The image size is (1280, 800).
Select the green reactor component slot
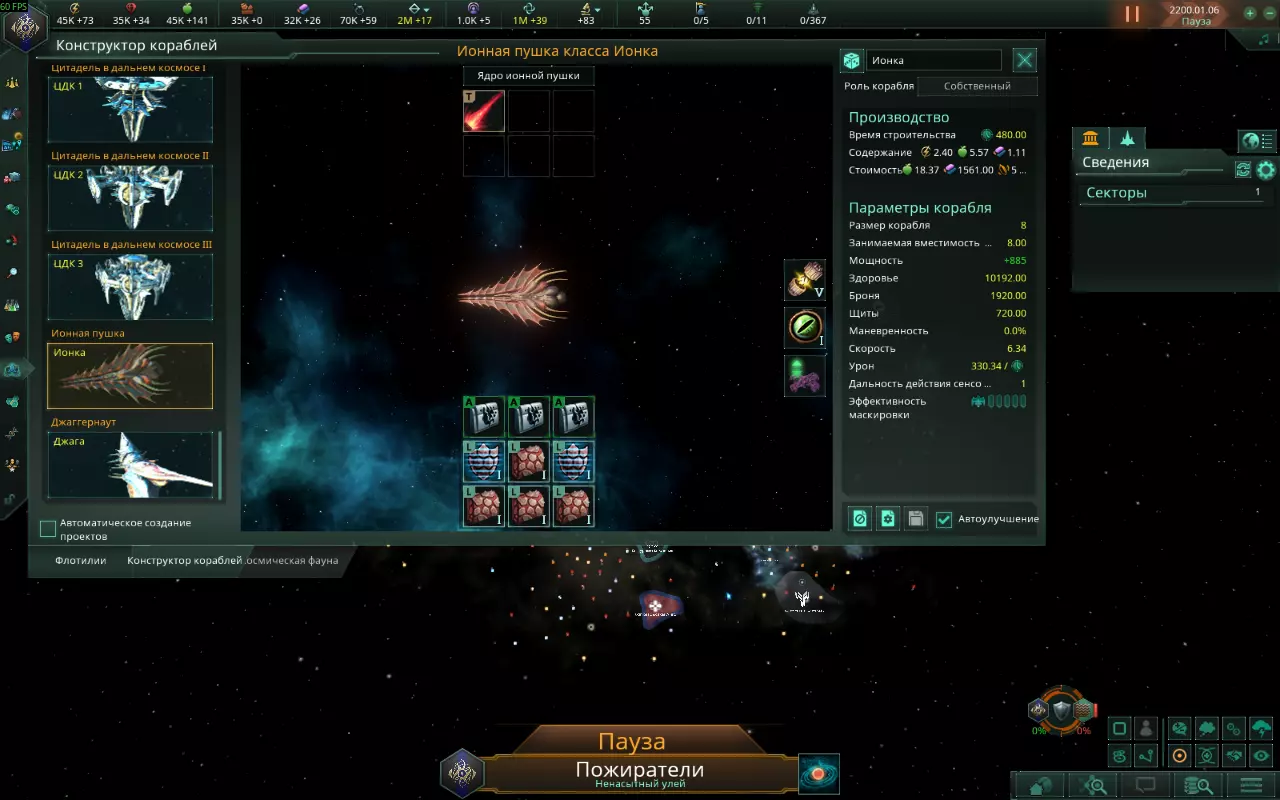[805, 326]
